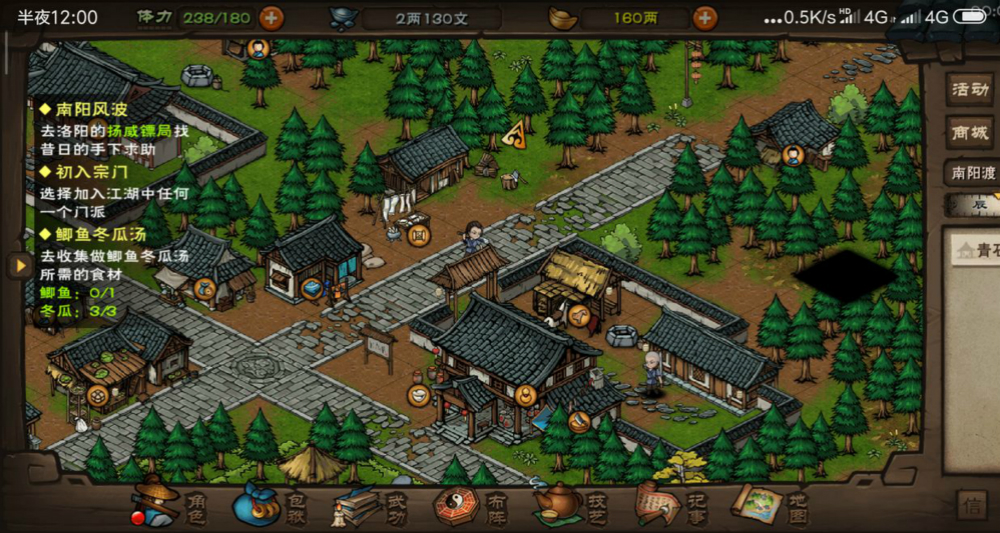The height and width of the screenshot is (533, 1000).
Task: Open the 活动 events panel
Action: (x=969, y=89)
